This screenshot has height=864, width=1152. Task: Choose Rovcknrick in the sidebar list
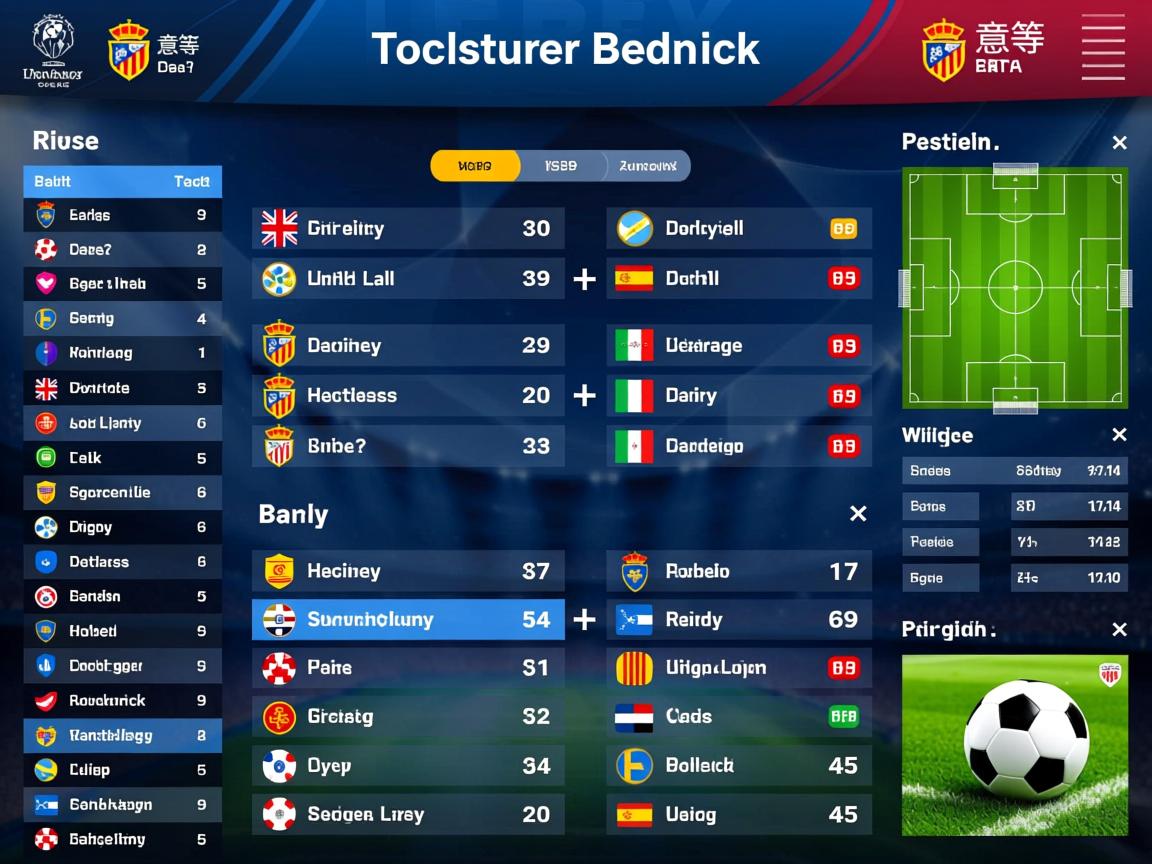(x=122, y=700)
